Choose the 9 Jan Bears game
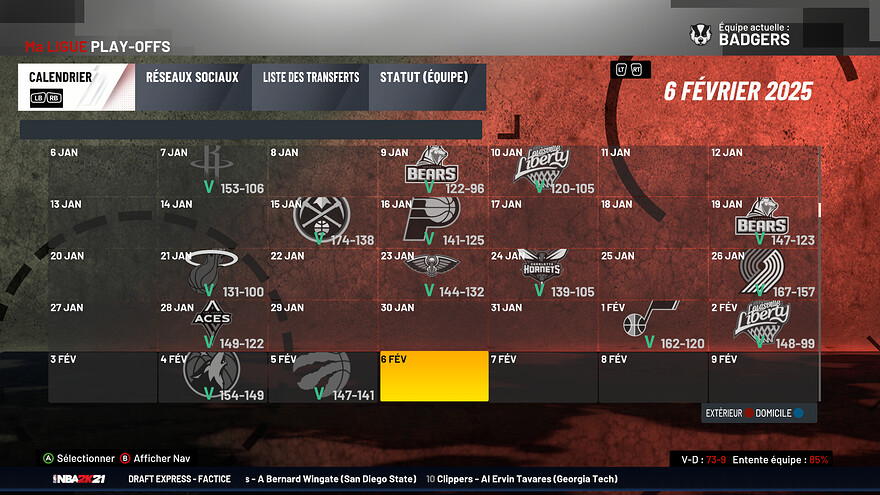The image size is (880, 495). click(433, 171)
